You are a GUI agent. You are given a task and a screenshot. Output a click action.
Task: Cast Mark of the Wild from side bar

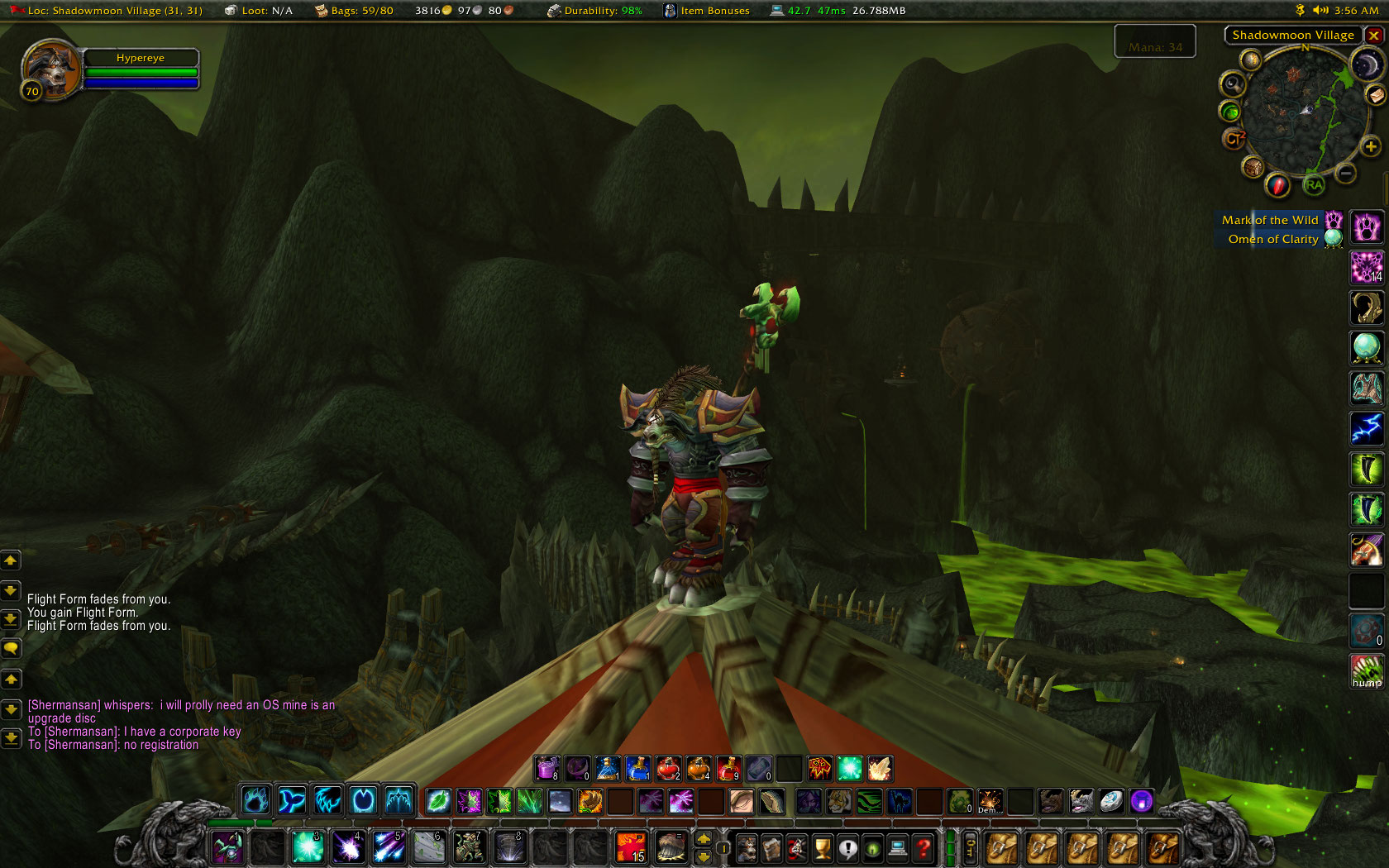(x=1367, y=227)
